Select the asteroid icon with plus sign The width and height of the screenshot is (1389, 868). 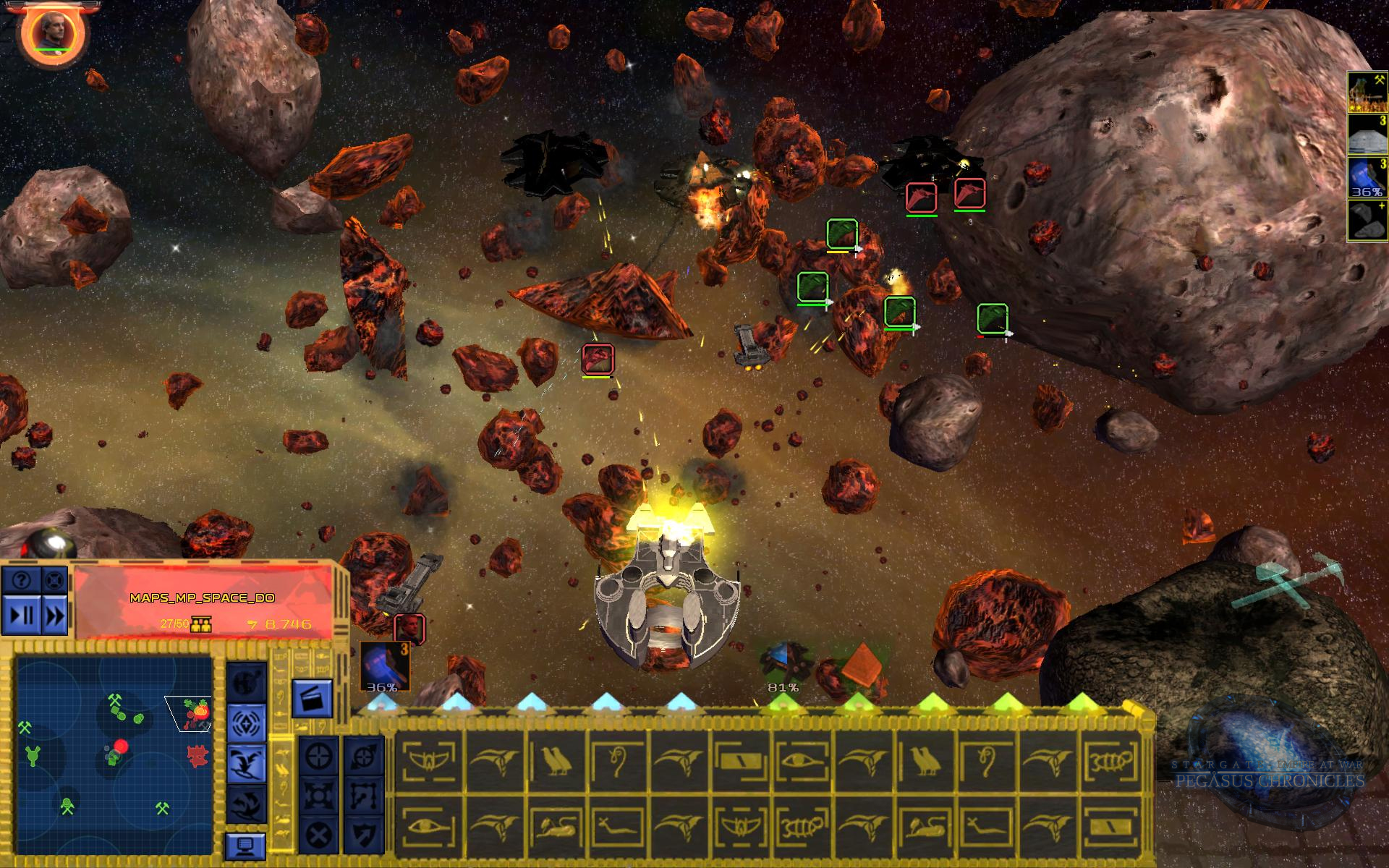[x=1367, y=220]
